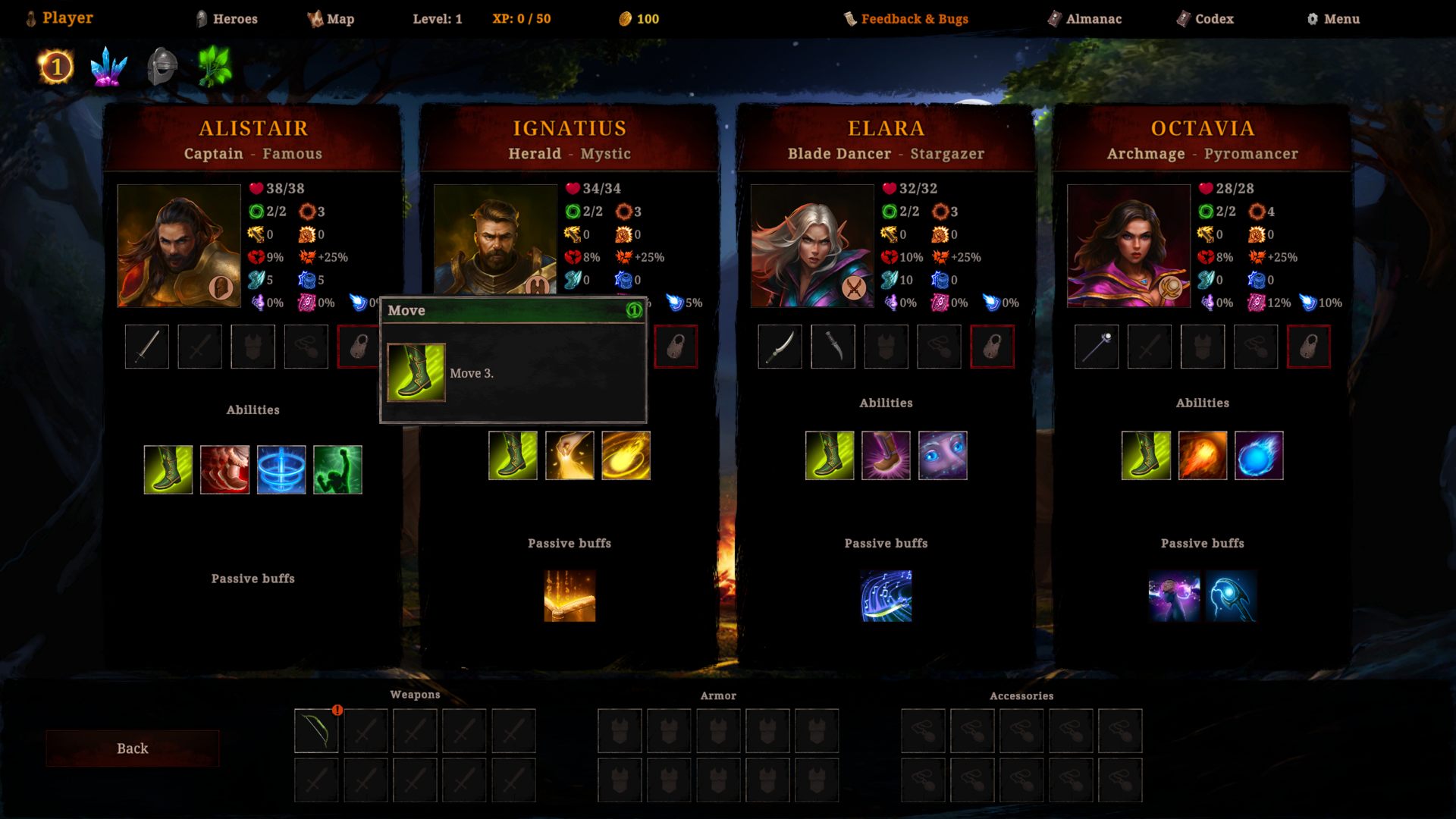Select Octavia's fireball ability icon
This screenshot has width=1456, height=819.
[1203, 456]
